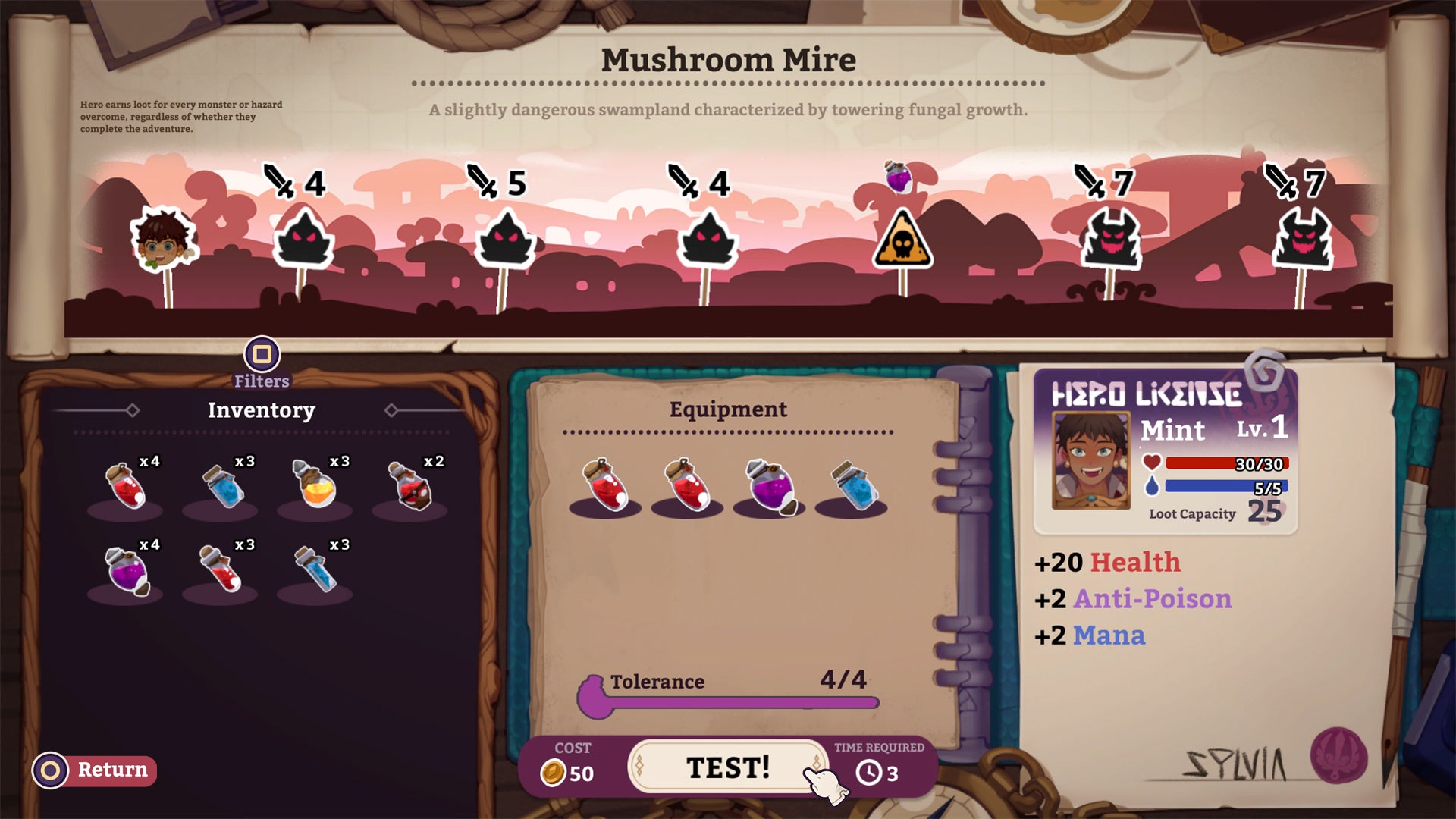Image resolution: width=1456 pixels, height=819 pixels.
Task: Remove the purple potion from Equipment
Action: (x=770, y=485)
